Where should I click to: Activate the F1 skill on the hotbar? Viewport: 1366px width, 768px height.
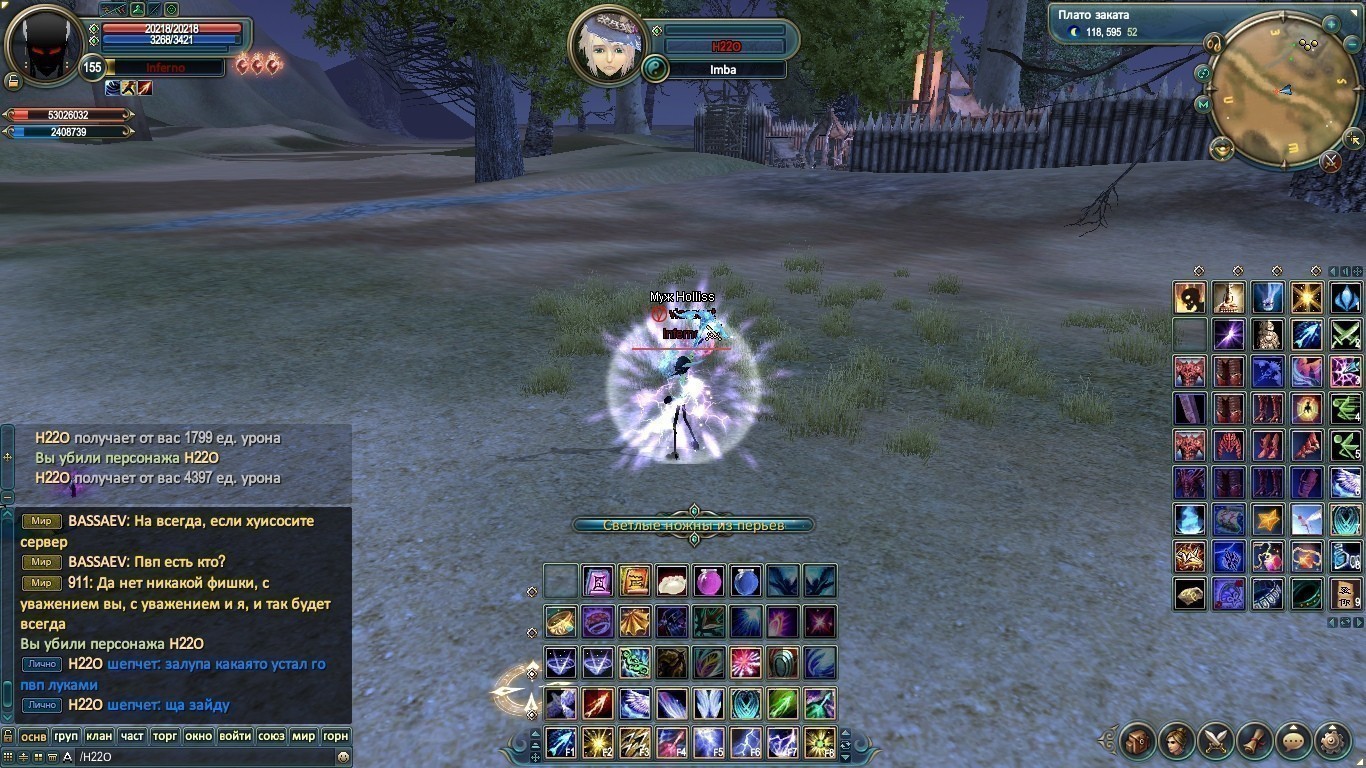point(561,743)
